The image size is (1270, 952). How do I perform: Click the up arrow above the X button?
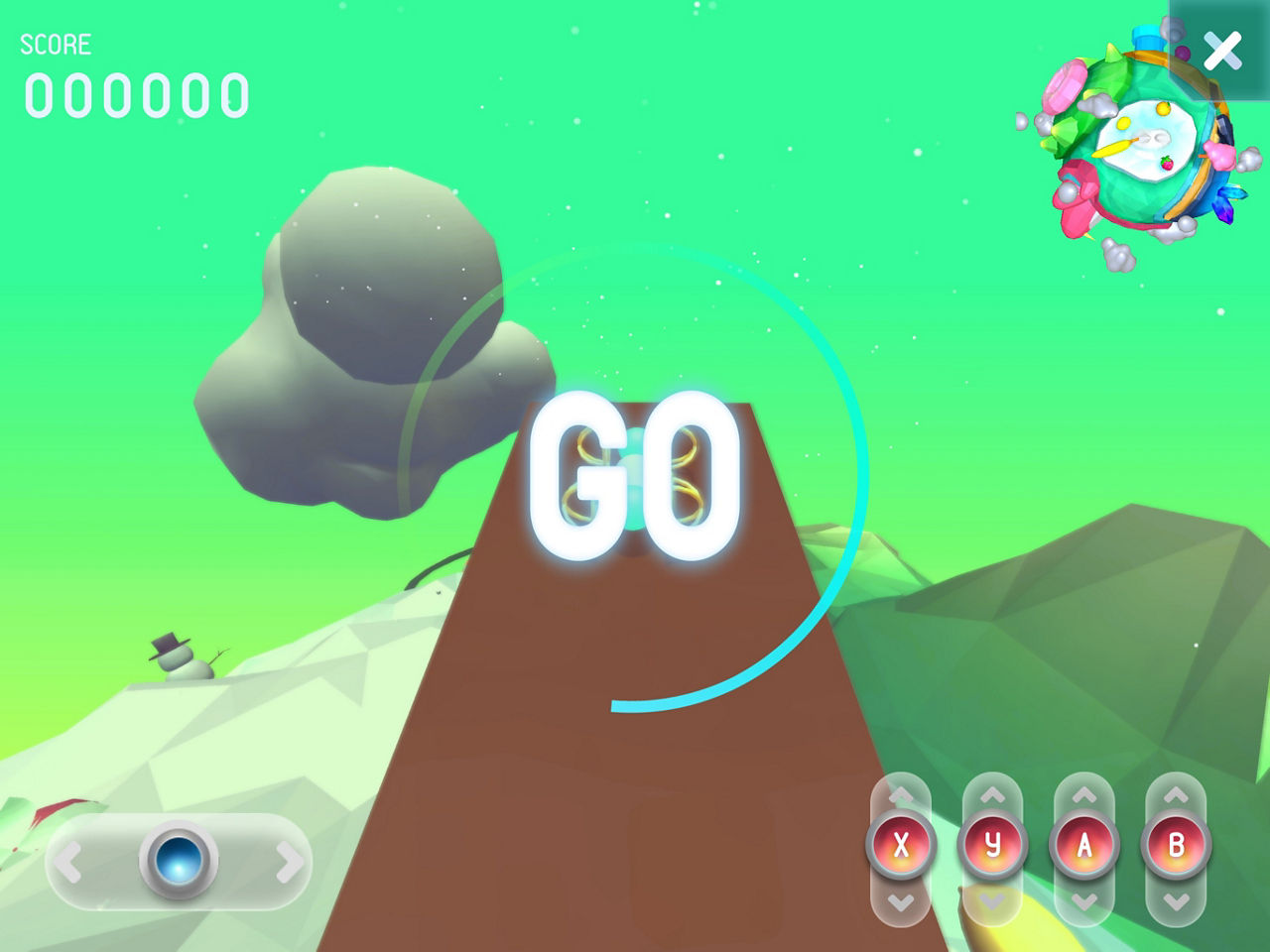point(901,795)
